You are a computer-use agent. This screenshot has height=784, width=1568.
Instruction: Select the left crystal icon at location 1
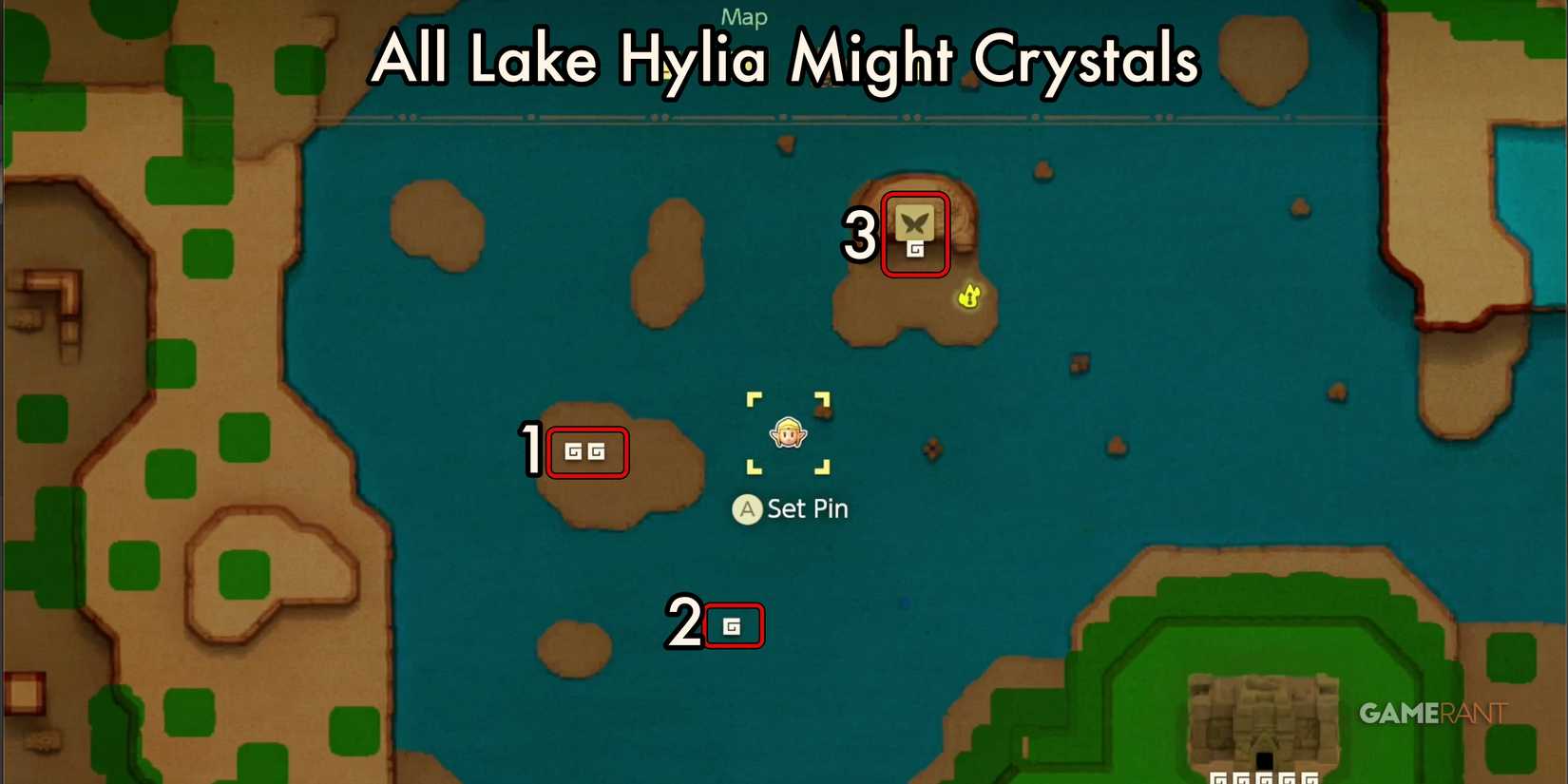click(575, 453)
